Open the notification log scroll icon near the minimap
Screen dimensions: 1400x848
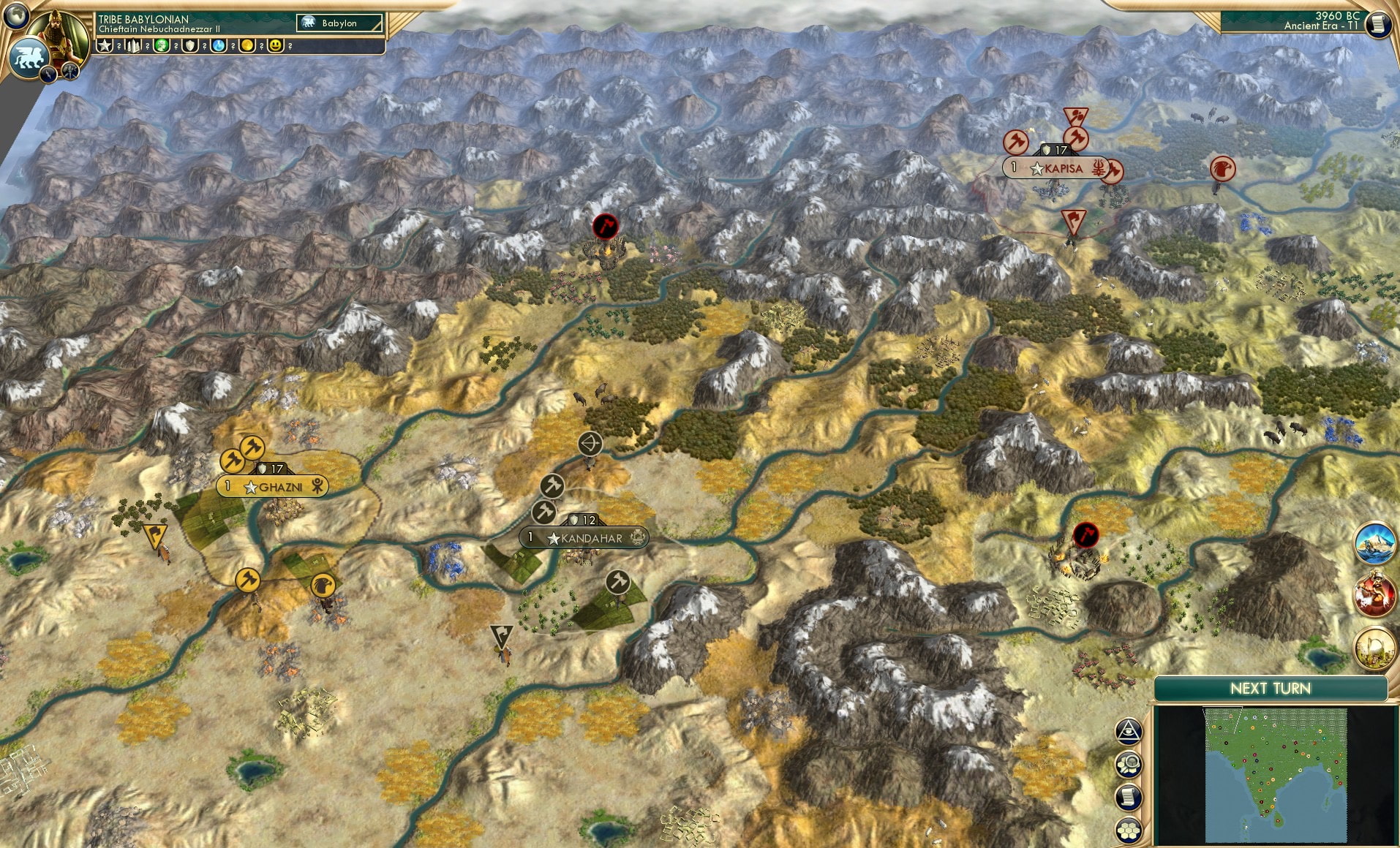pyautogui.click(x=1128, y=794)
